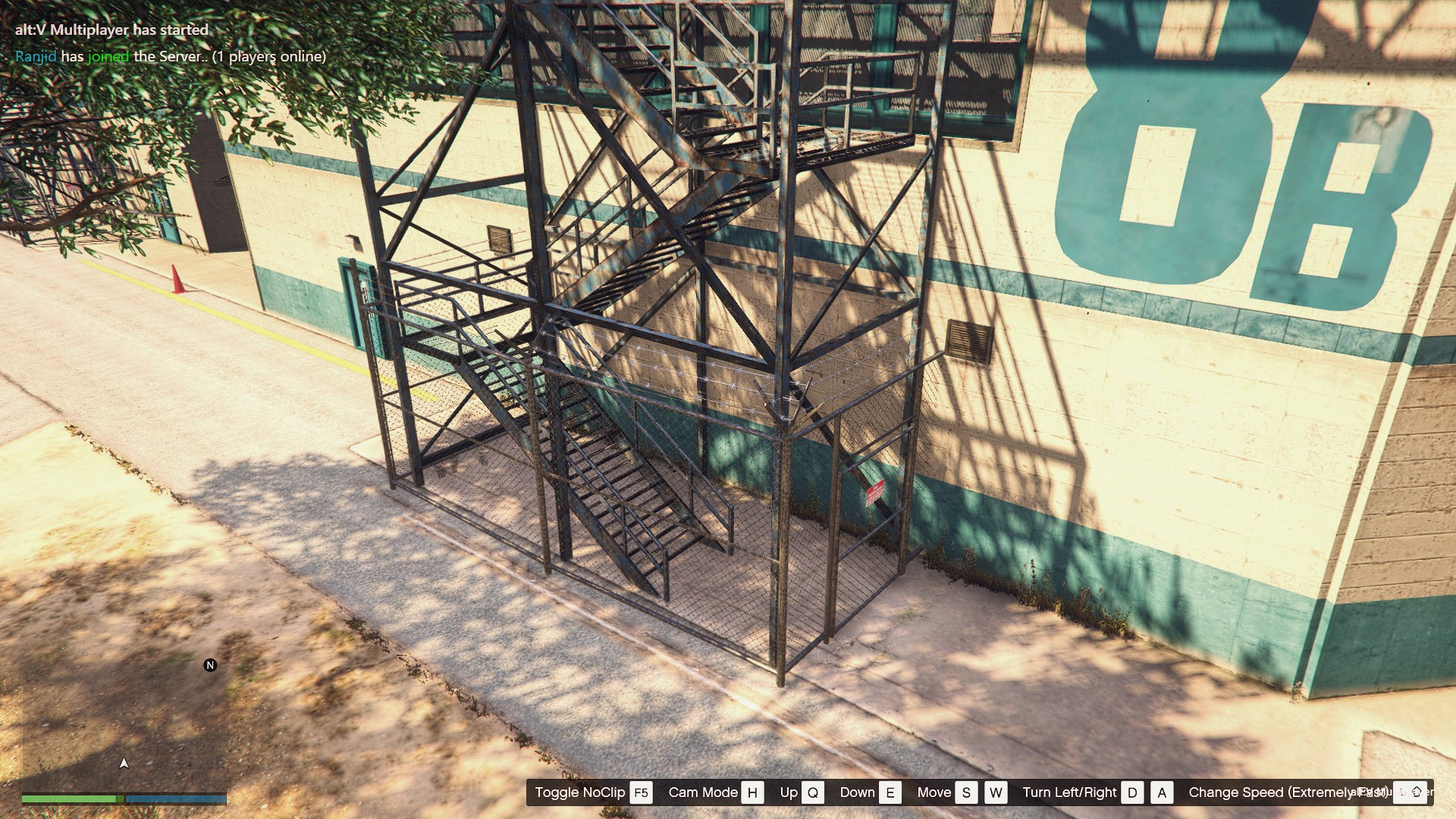The image size is (1456, 819).
Task: Select the north marker on the minimap
Action: coord(210,665)
